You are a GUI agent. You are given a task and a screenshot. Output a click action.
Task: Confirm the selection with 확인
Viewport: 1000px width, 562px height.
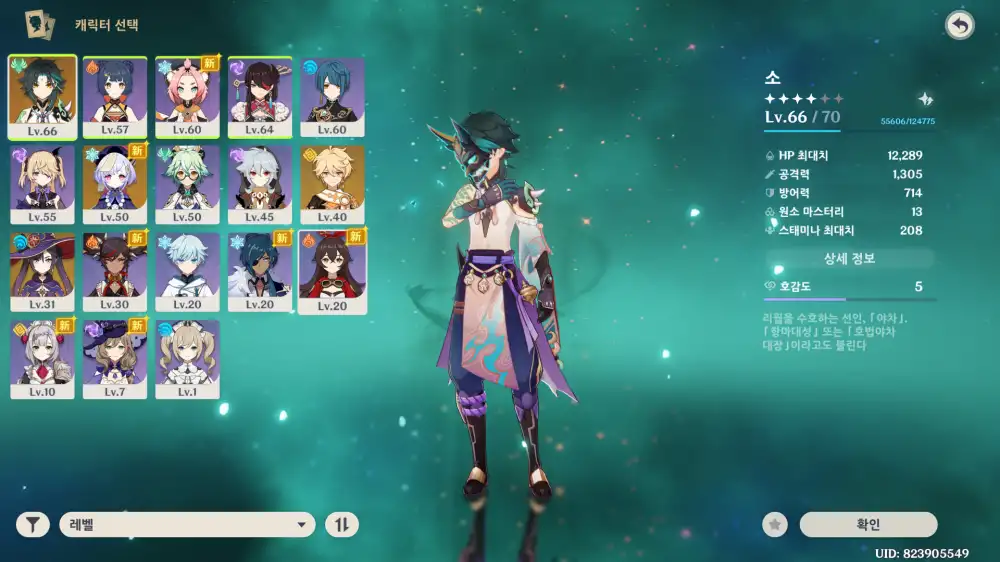868,525
